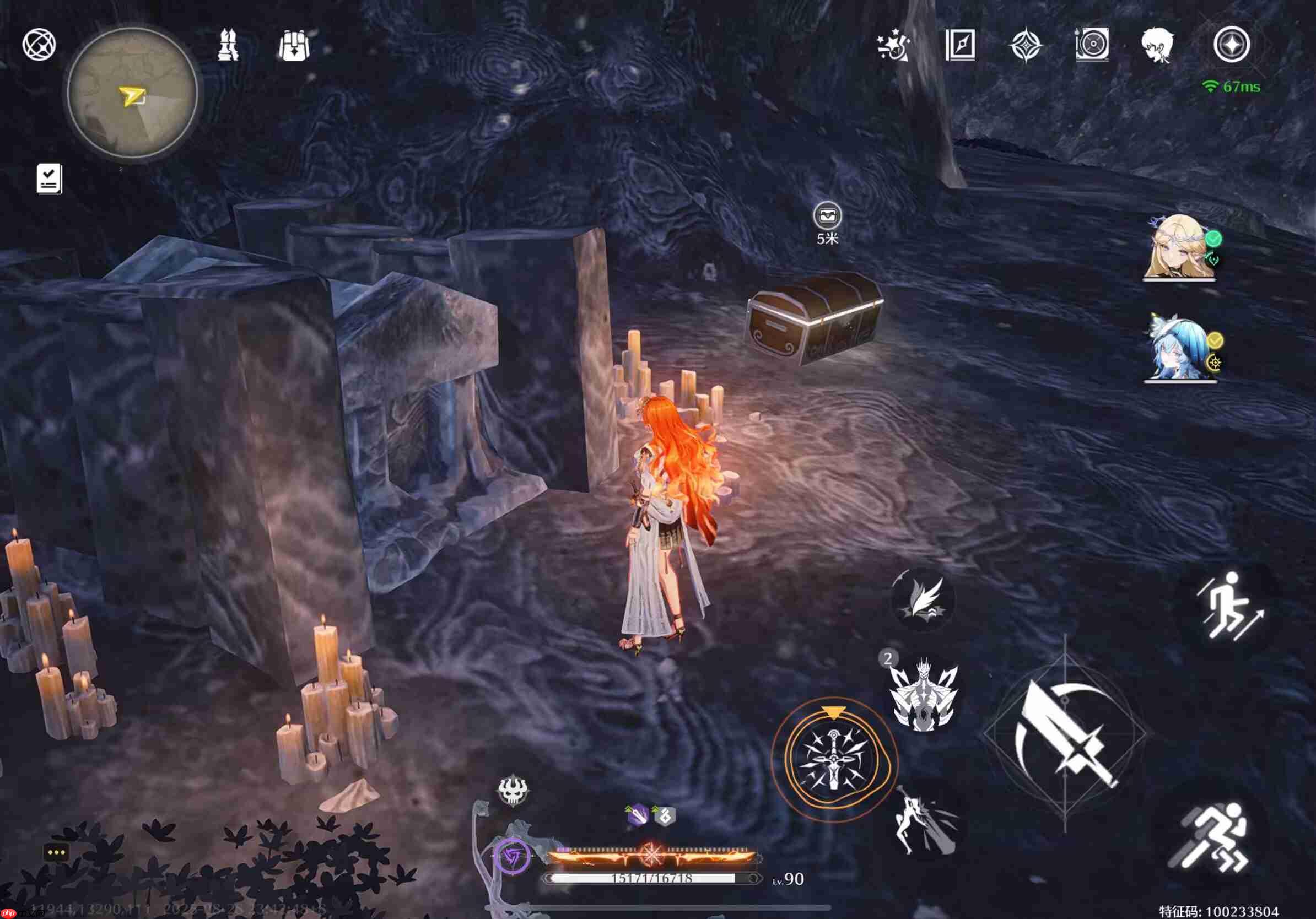1316x919 pixels.
Task: Open the sparkling stars event icon
Action: pos(893,45)
